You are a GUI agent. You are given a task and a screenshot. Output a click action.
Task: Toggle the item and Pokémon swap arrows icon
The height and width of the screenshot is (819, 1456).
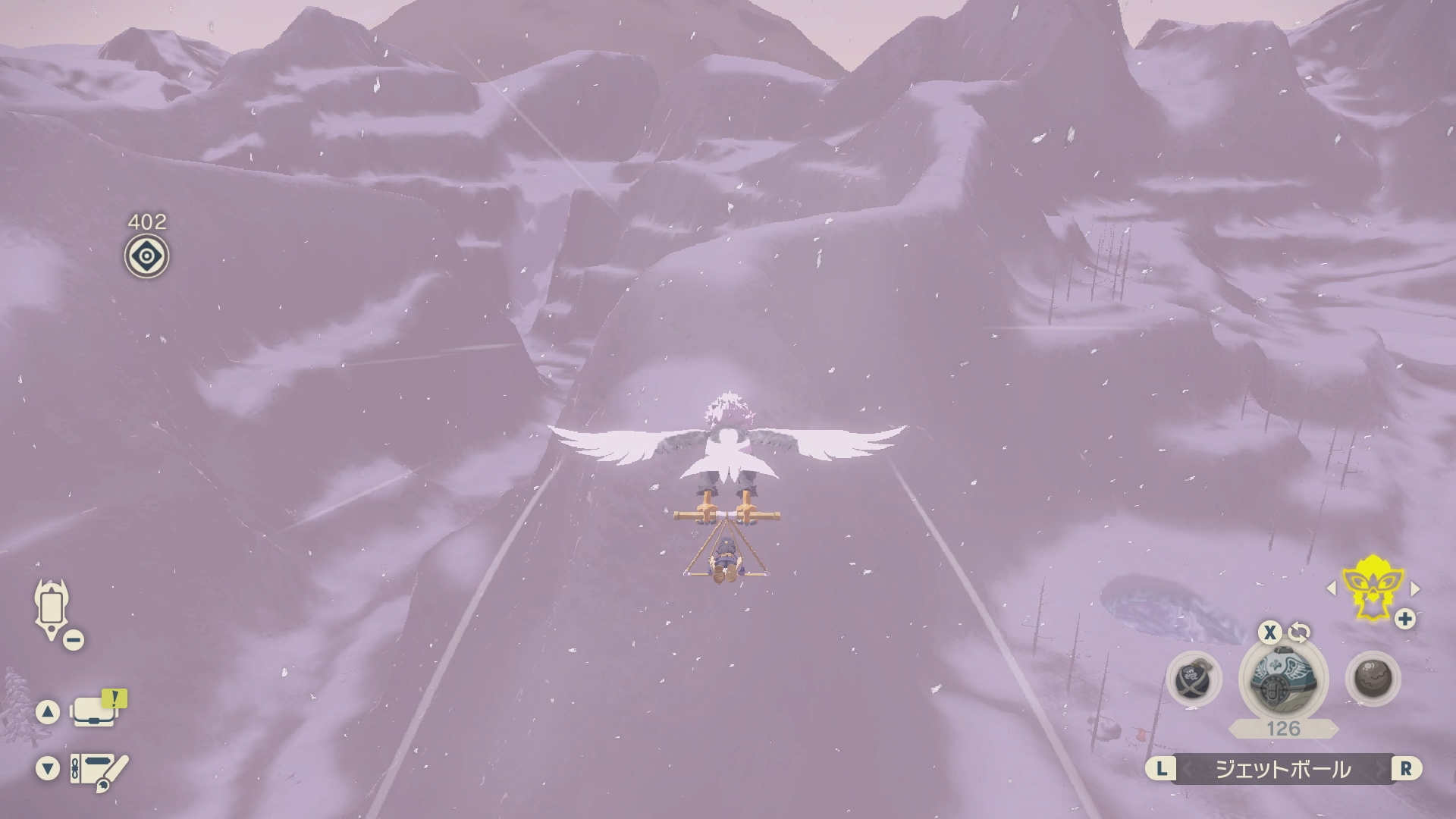click(x=1299, y=632)
